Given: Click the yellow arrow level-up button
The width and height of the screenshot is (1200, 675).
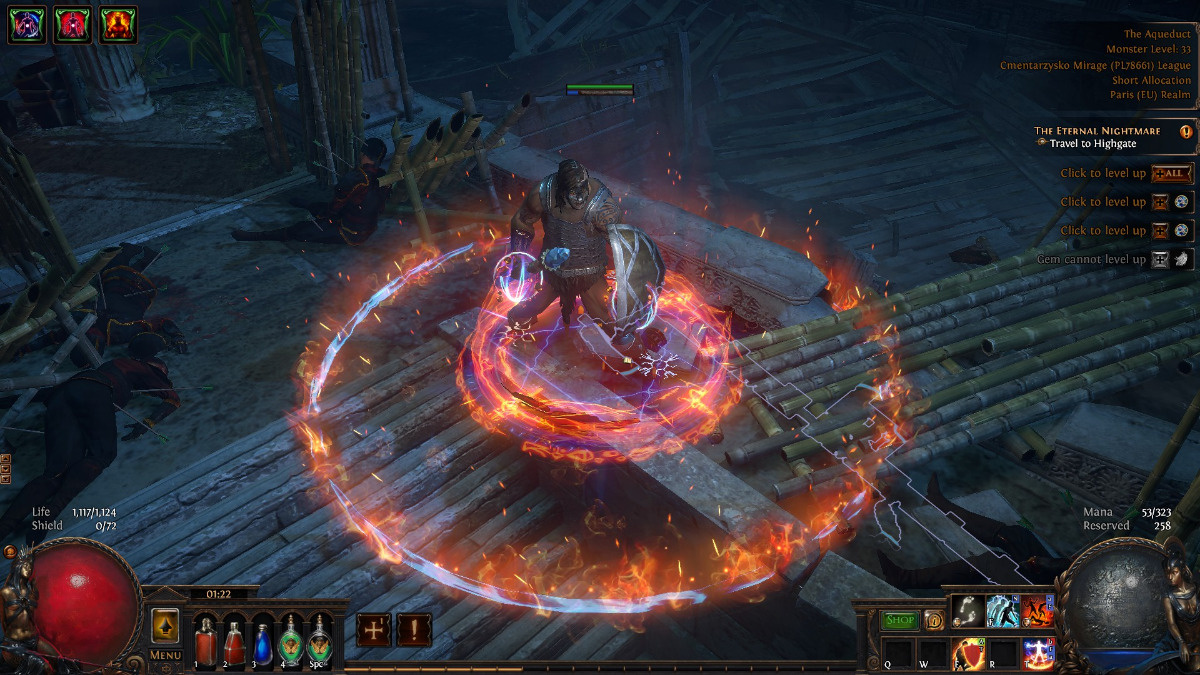Looking at the screenshot, I should (165, 626).
